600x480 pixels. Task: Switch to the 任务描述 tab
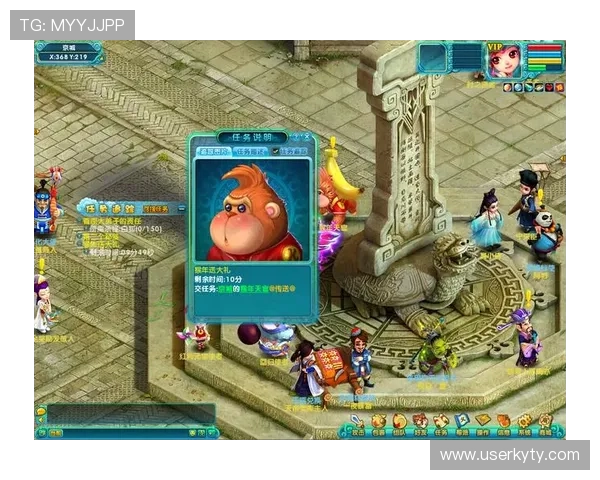coord(247,151)
